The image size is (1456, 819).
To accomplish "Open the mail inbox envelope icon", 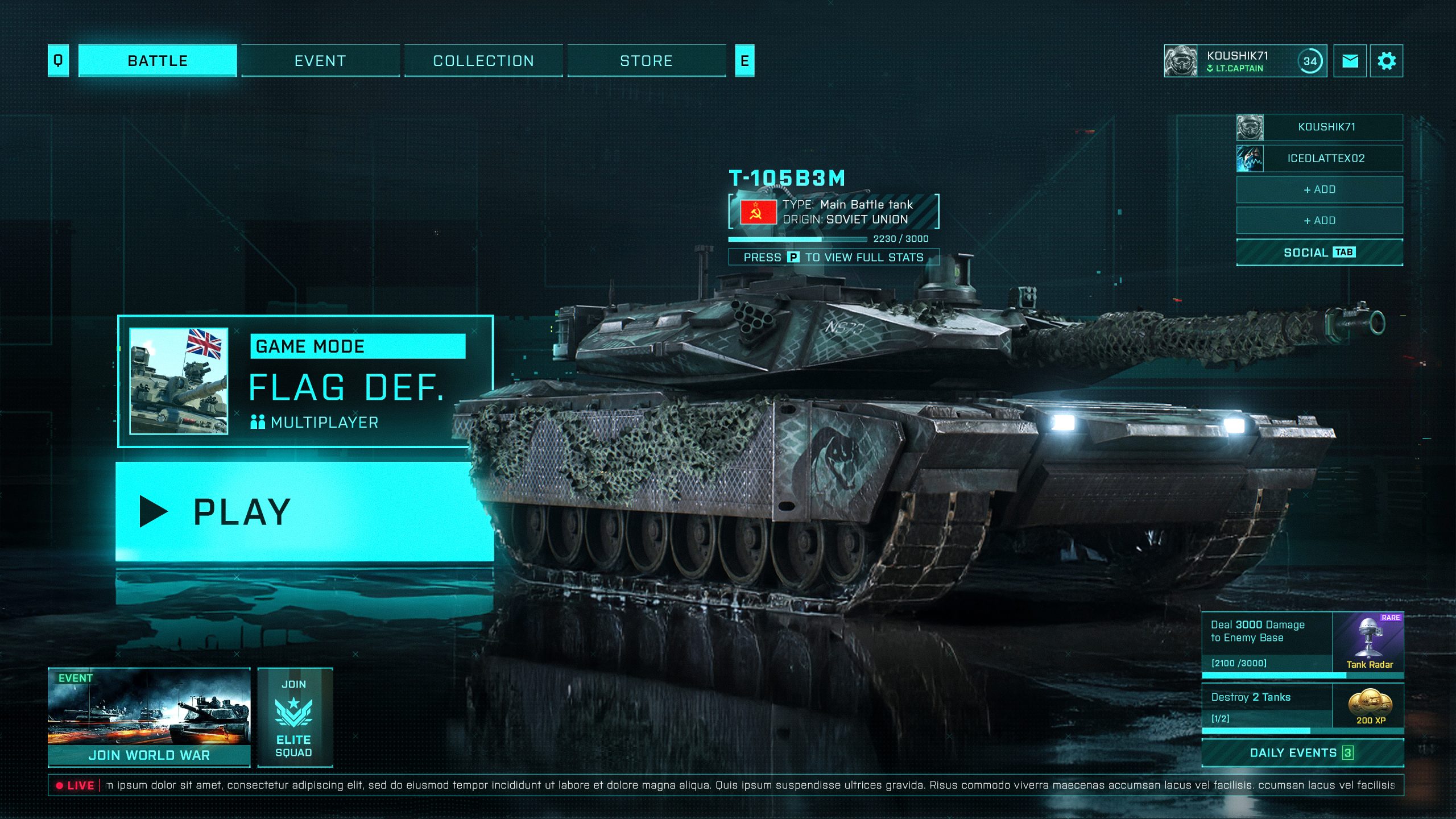I will point(1350,61).
